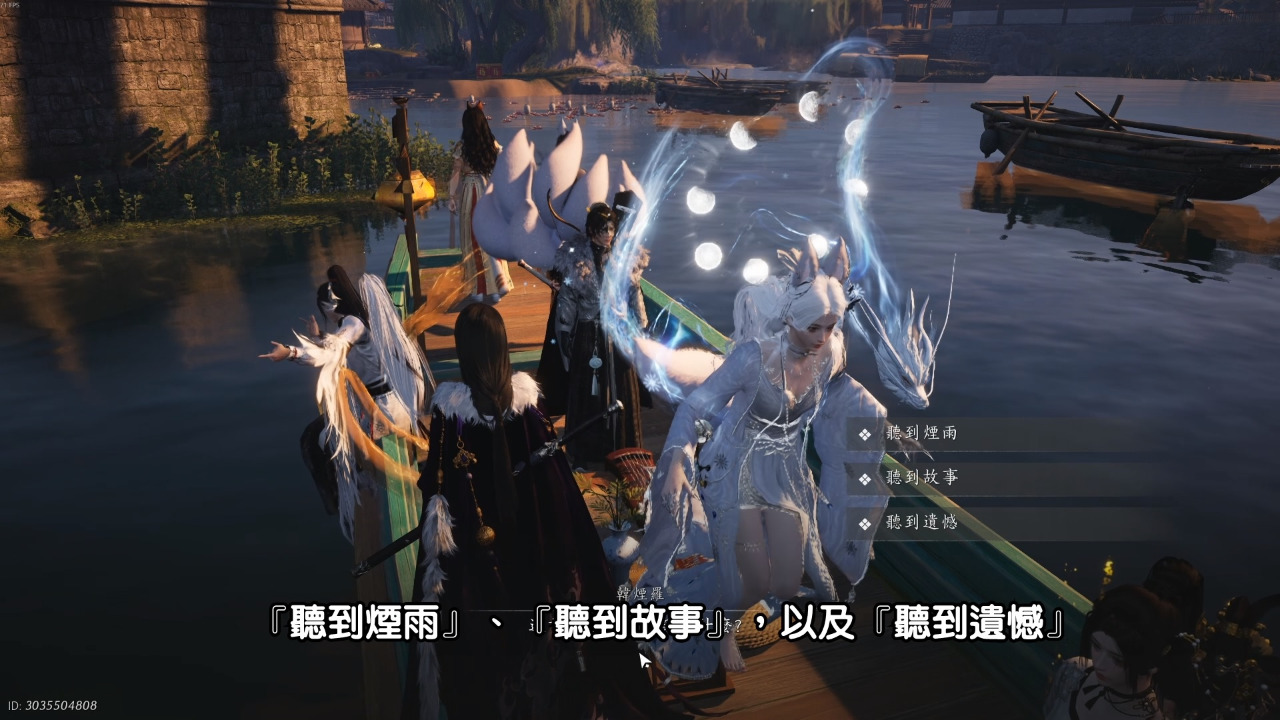Select the 聽到故事 reply
The width and height of the screenshot is (1280, 720).
point(921,478)
